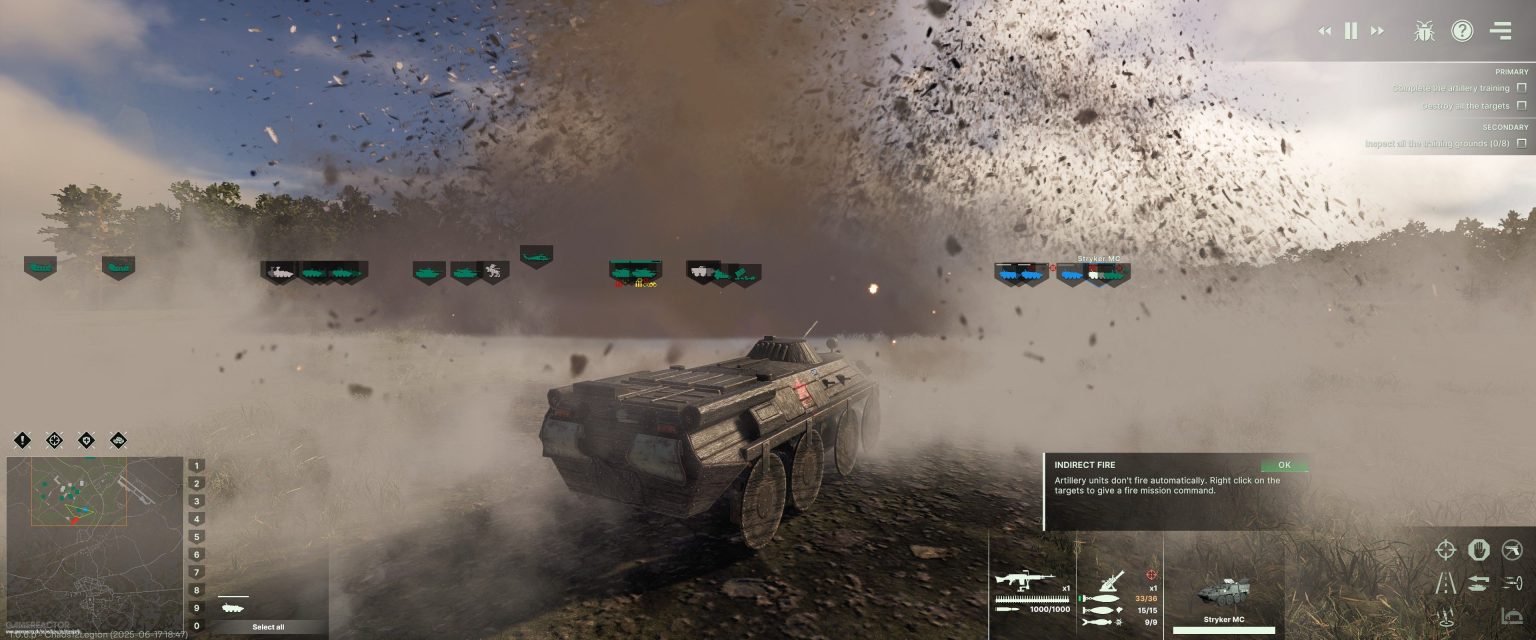Issue the stop hand order

coord(1479,549)
